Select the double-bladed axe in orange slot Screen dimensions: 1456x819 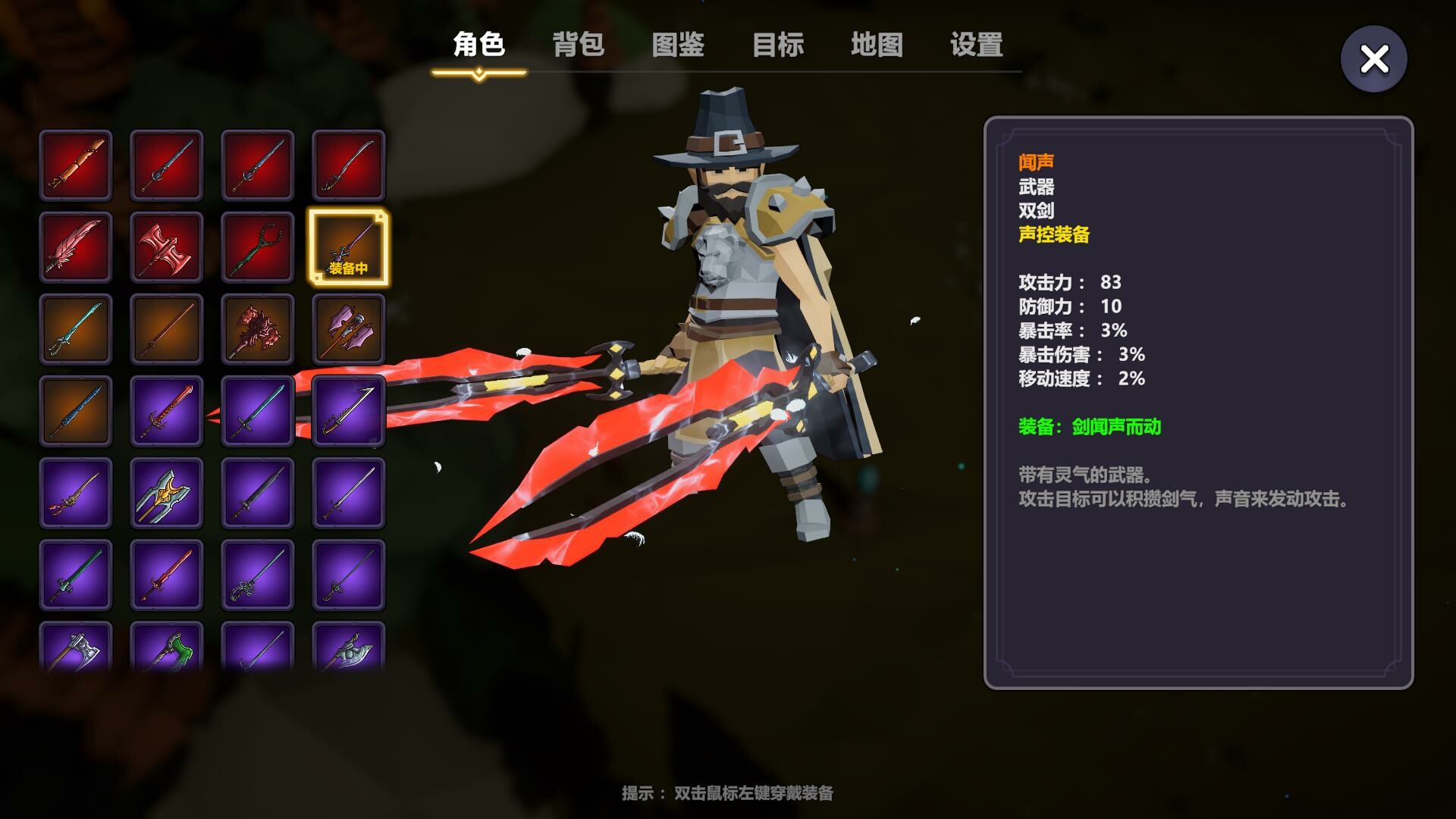[x=349, y=330]
